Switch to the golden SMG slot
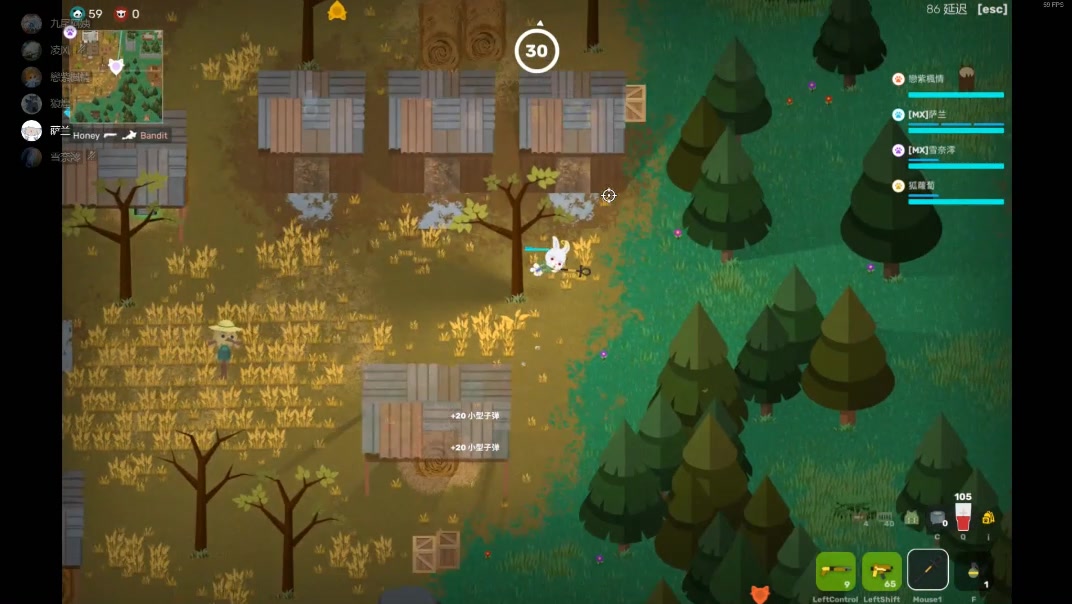This screenshot has width=1072, height=604. coord(881,571)
